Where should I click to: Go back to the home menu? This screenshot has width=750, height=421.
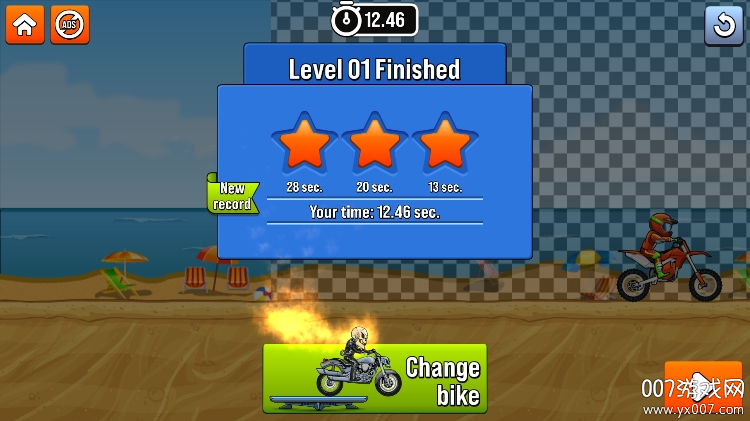24,25
